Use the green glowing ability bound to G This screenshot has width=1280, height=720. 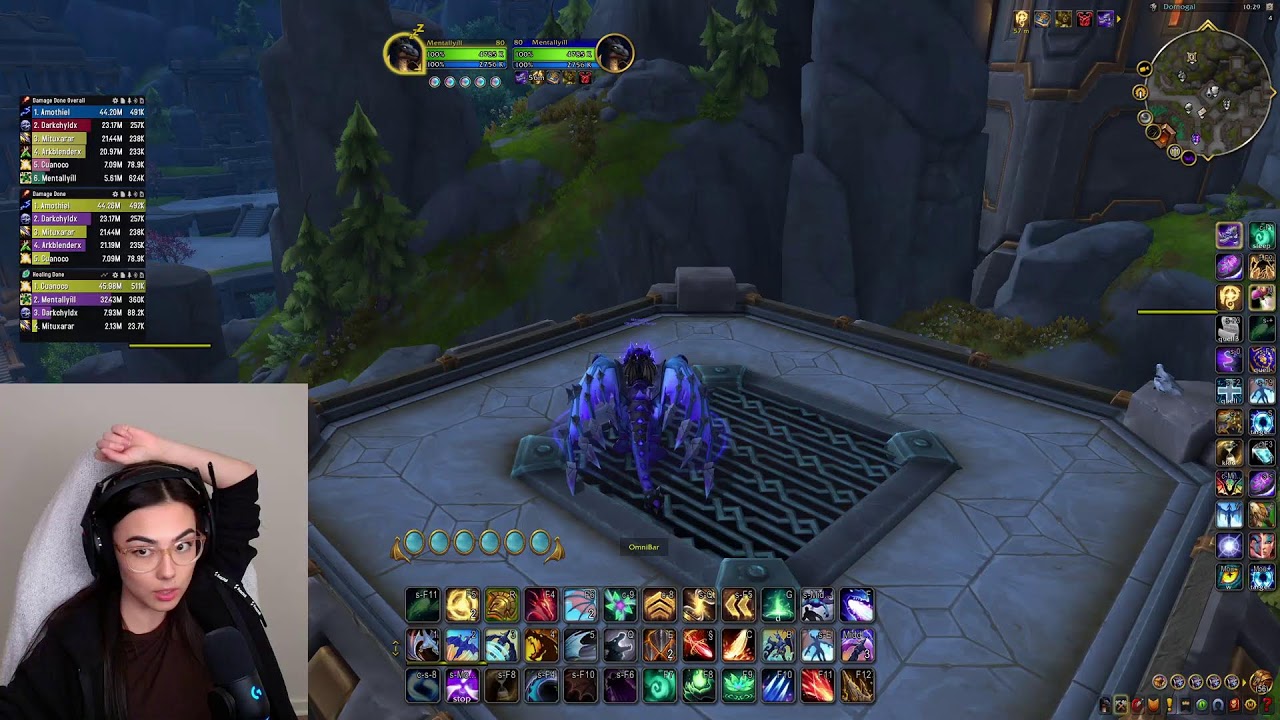[778, 605]
